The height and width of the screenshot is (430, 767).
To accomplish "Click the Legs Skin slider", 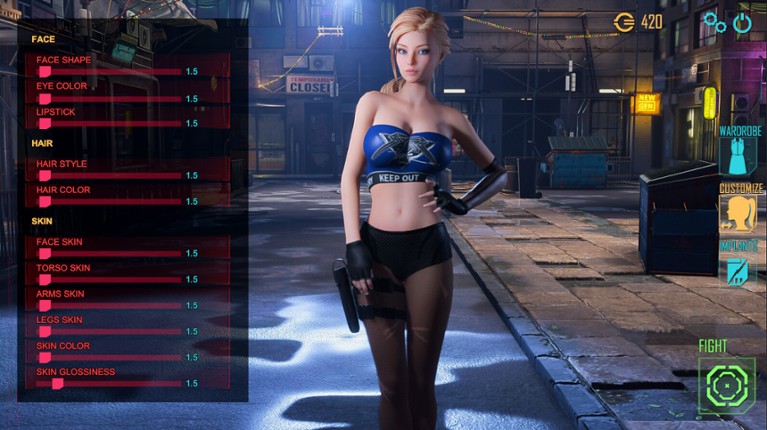I will (x=110, y=332).
